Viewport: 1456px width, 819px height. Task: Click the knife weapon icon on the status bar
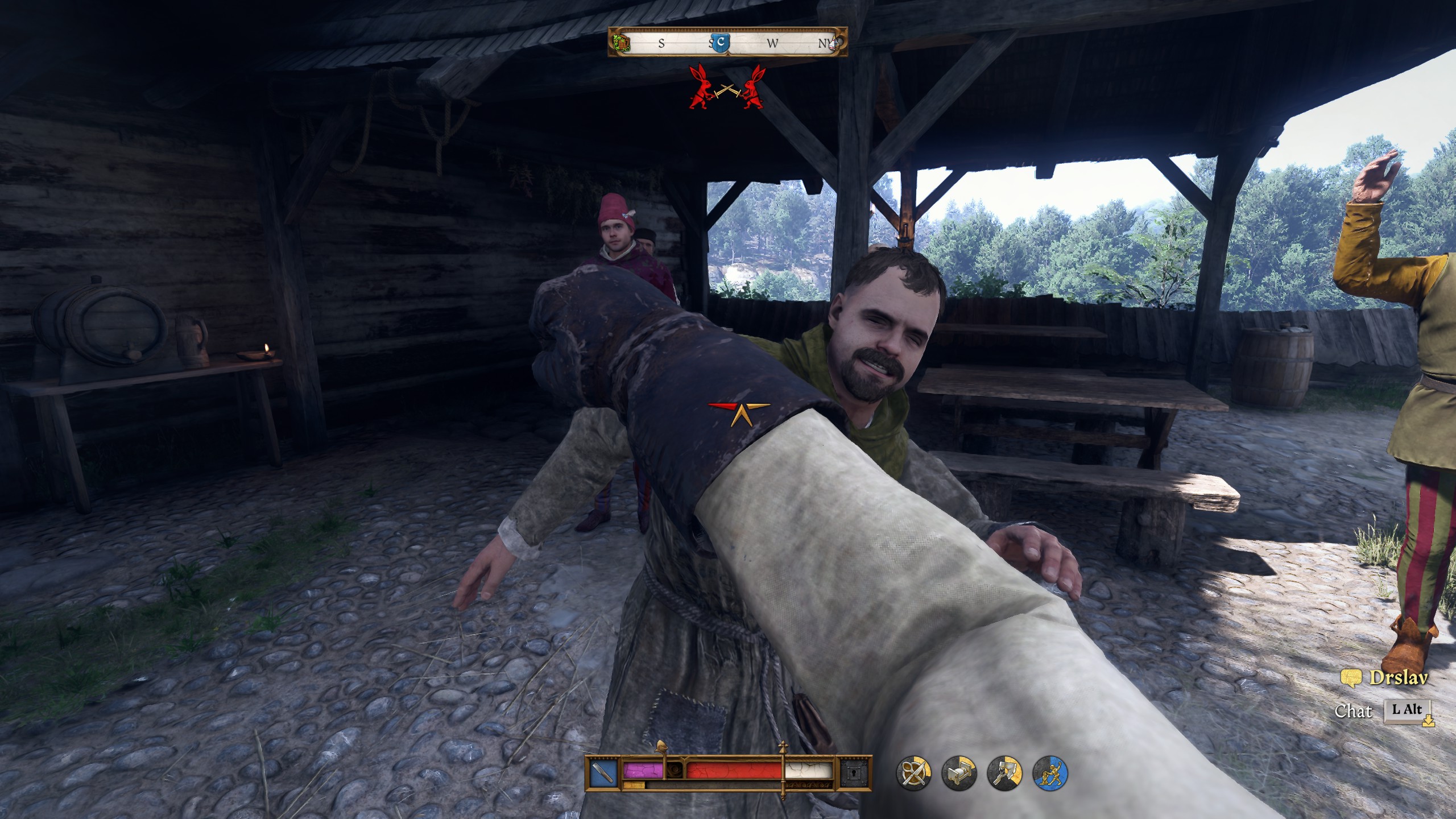[x=603, y=771]
